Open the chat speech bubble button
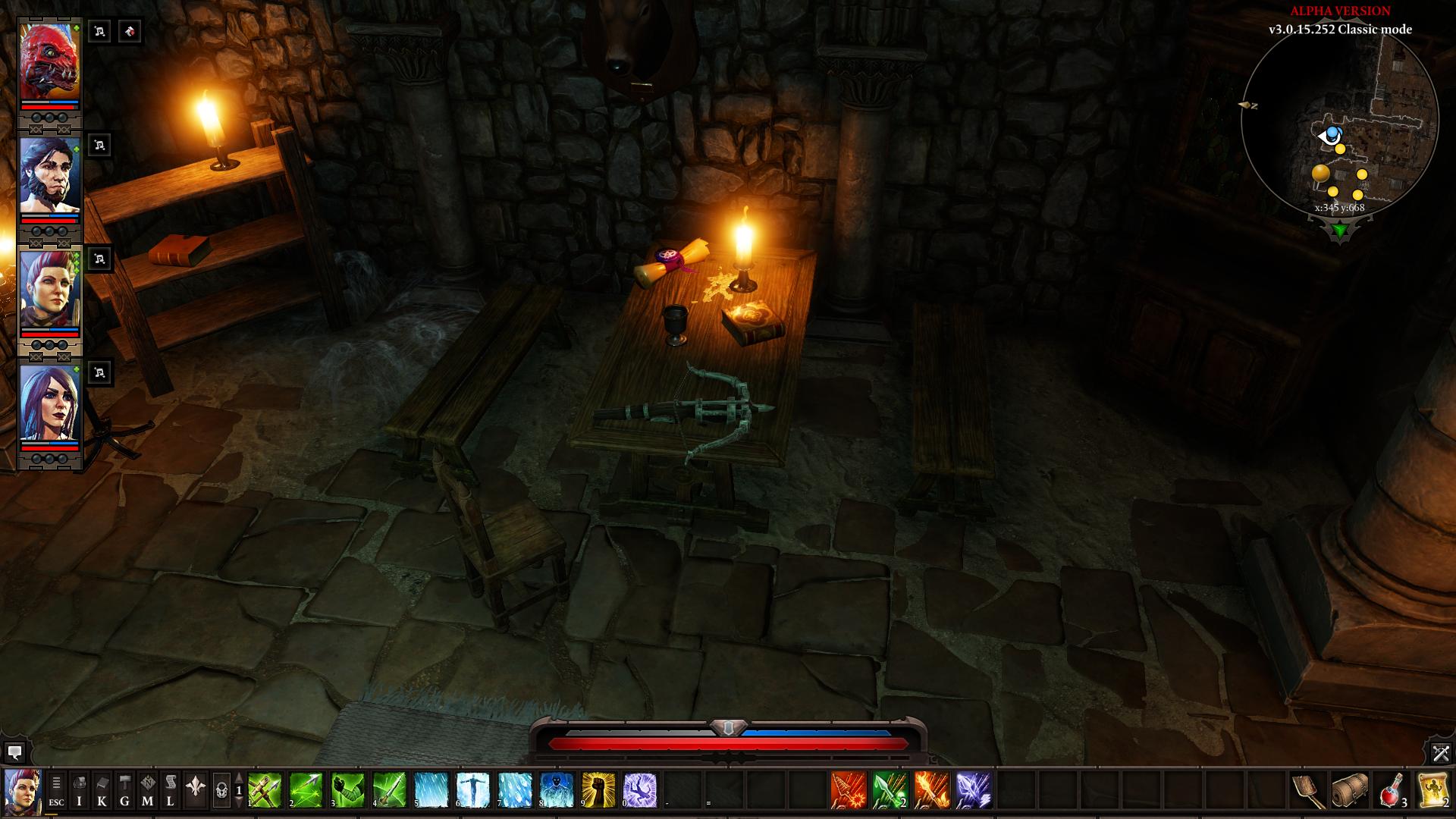The height and width of the screenshot is (819, 1456). (x=14, y=752)
